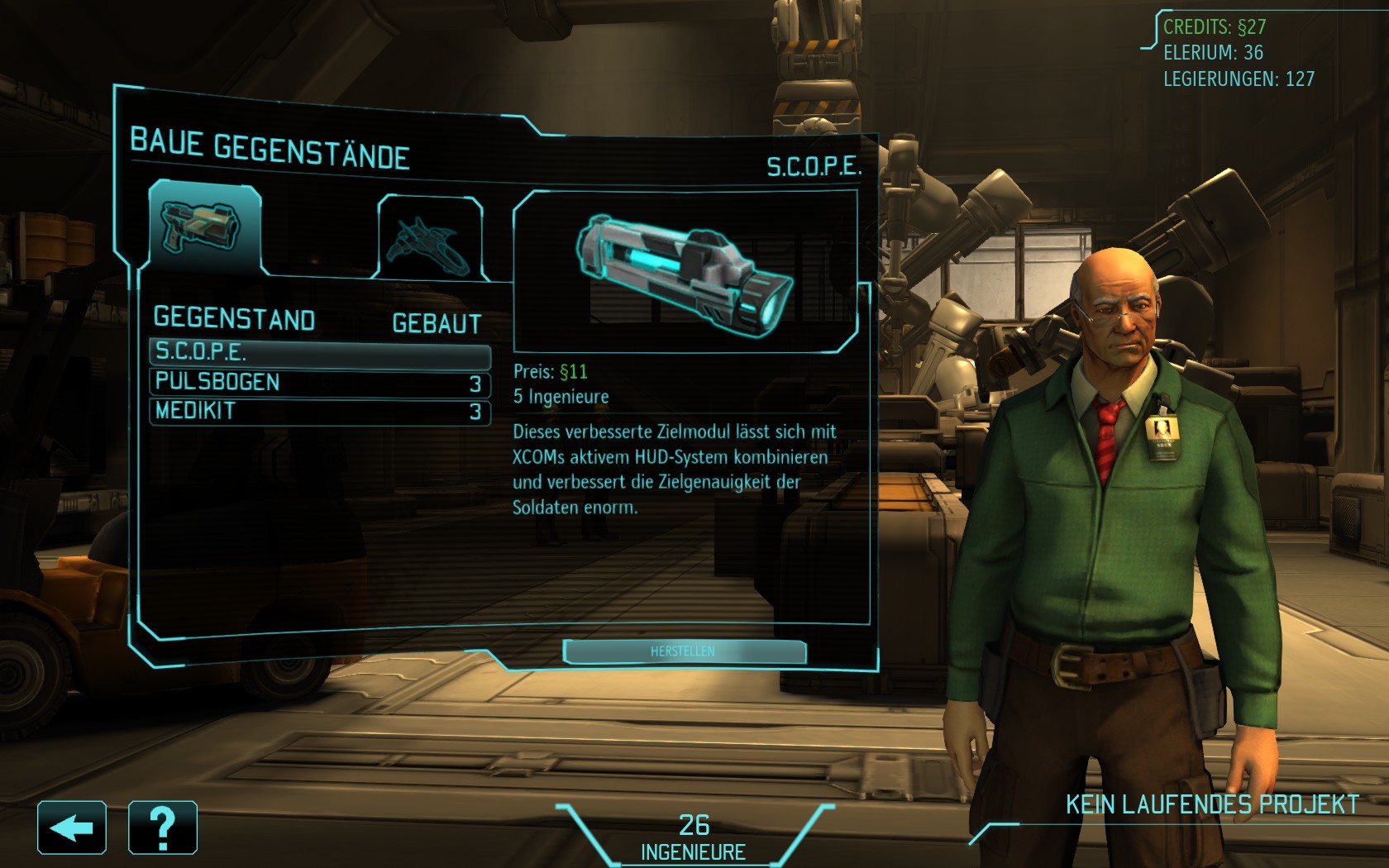Screen dimensions: 1389x868
Task: Open the aircraft category tab
Action: tap(431, 238)
